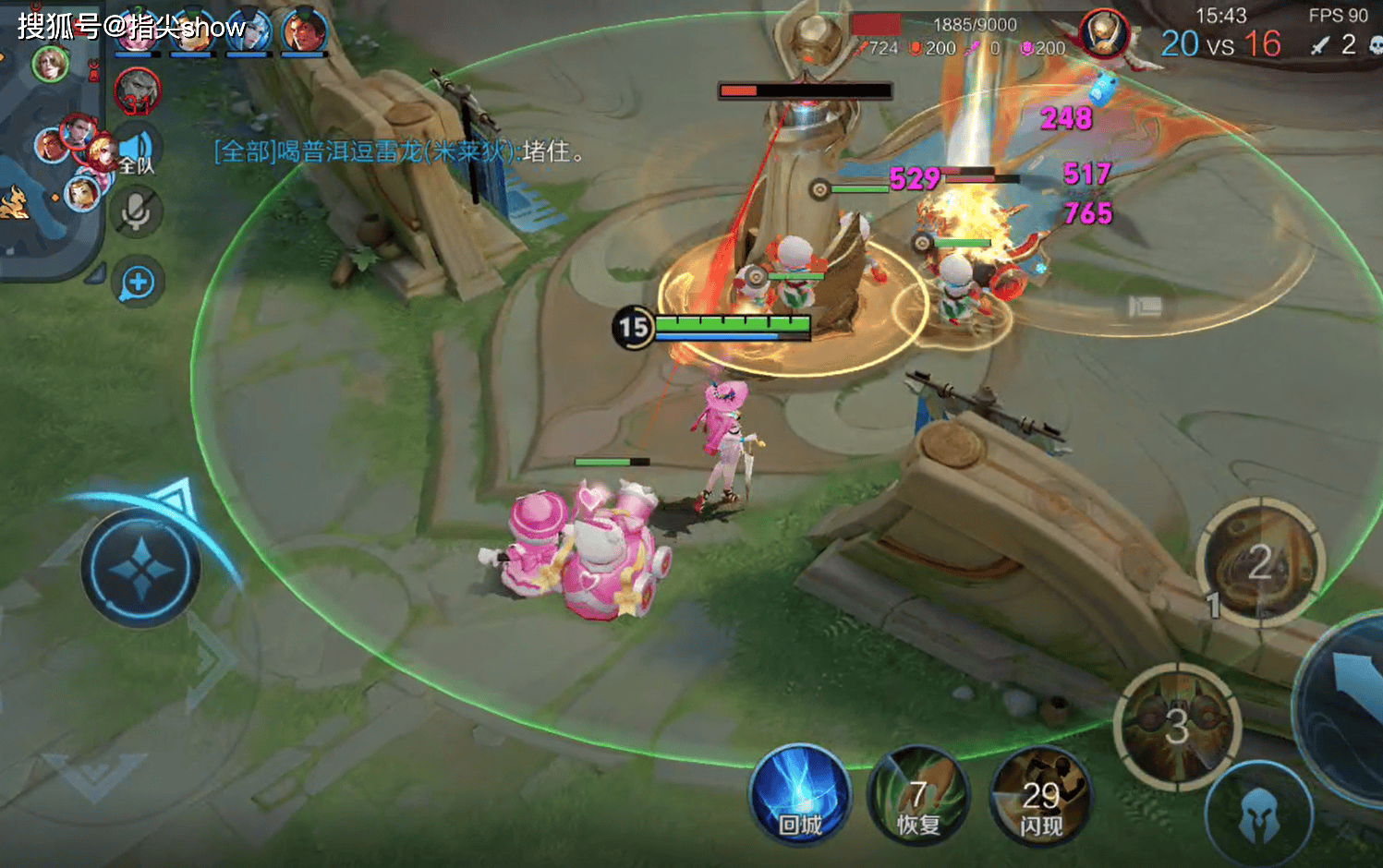The height and width of the screenshot is (868, 1383).
Task: Select the blue-haired ally portrait
Action: click(248, 31)
